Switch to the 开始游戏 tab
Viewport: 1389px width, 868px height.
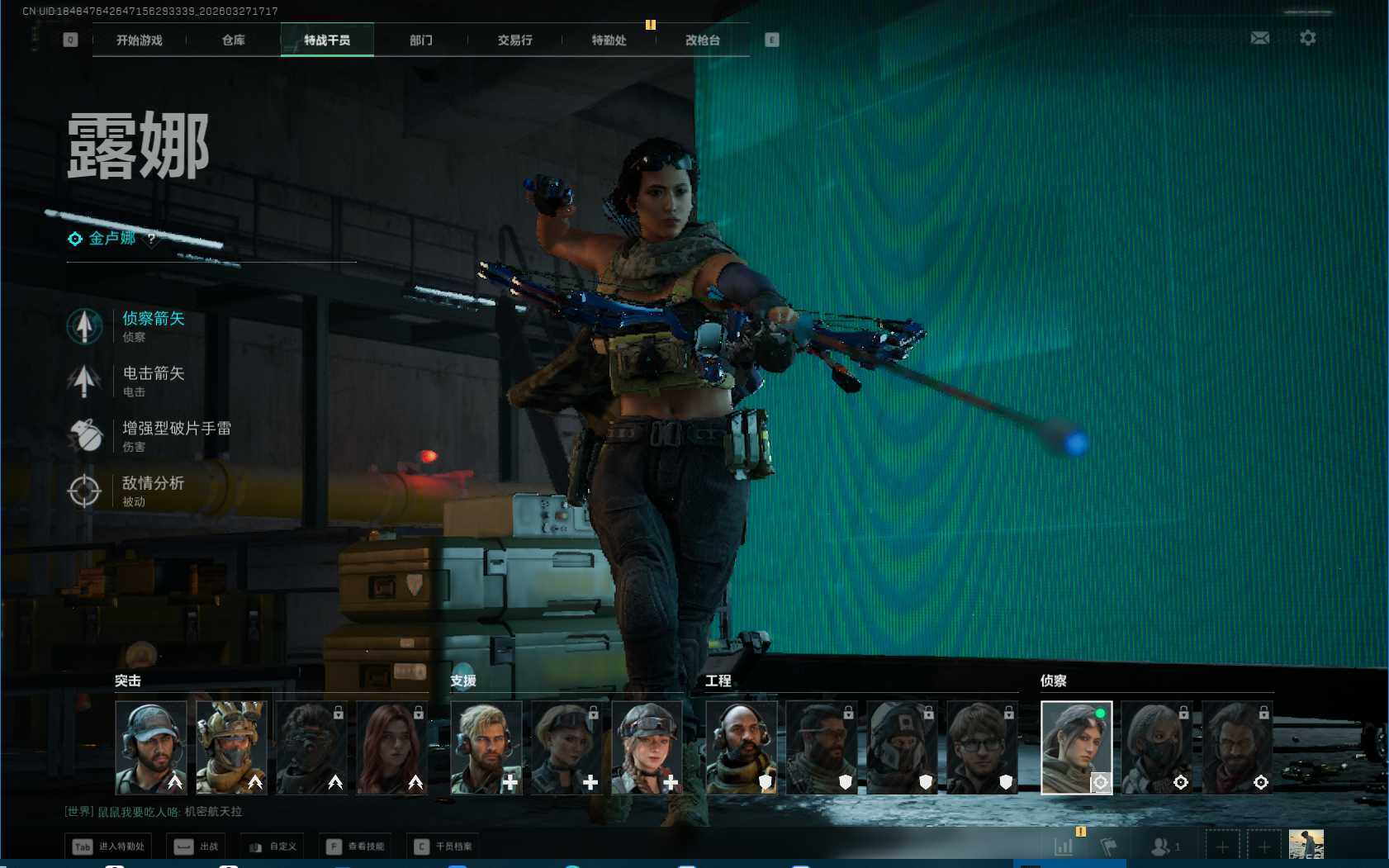coord(139,40)
